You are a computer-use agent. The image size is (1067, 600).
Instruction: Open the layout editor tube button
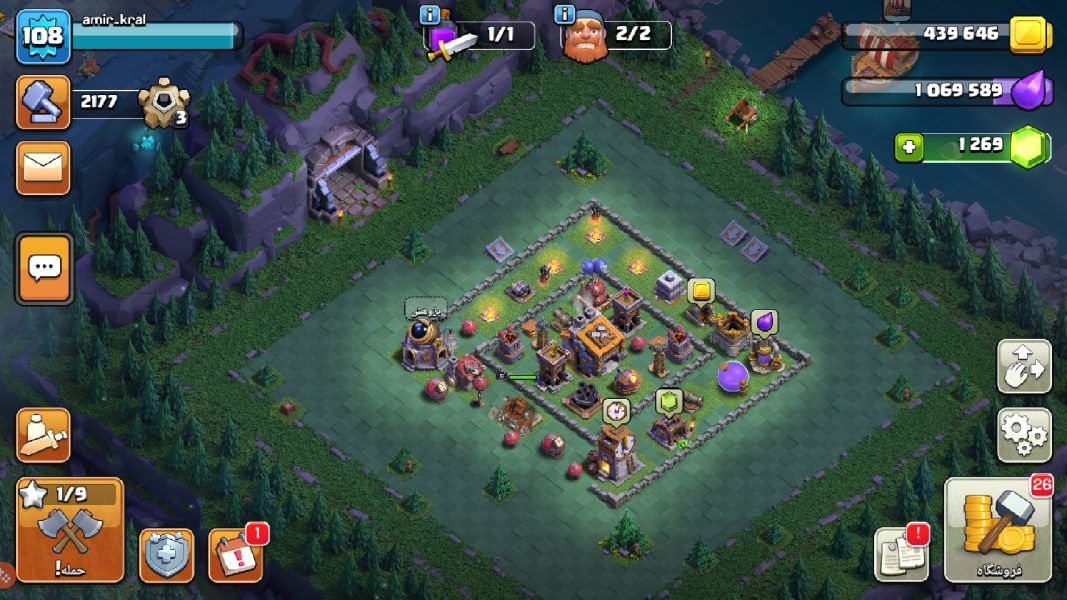tap(43, 435)
